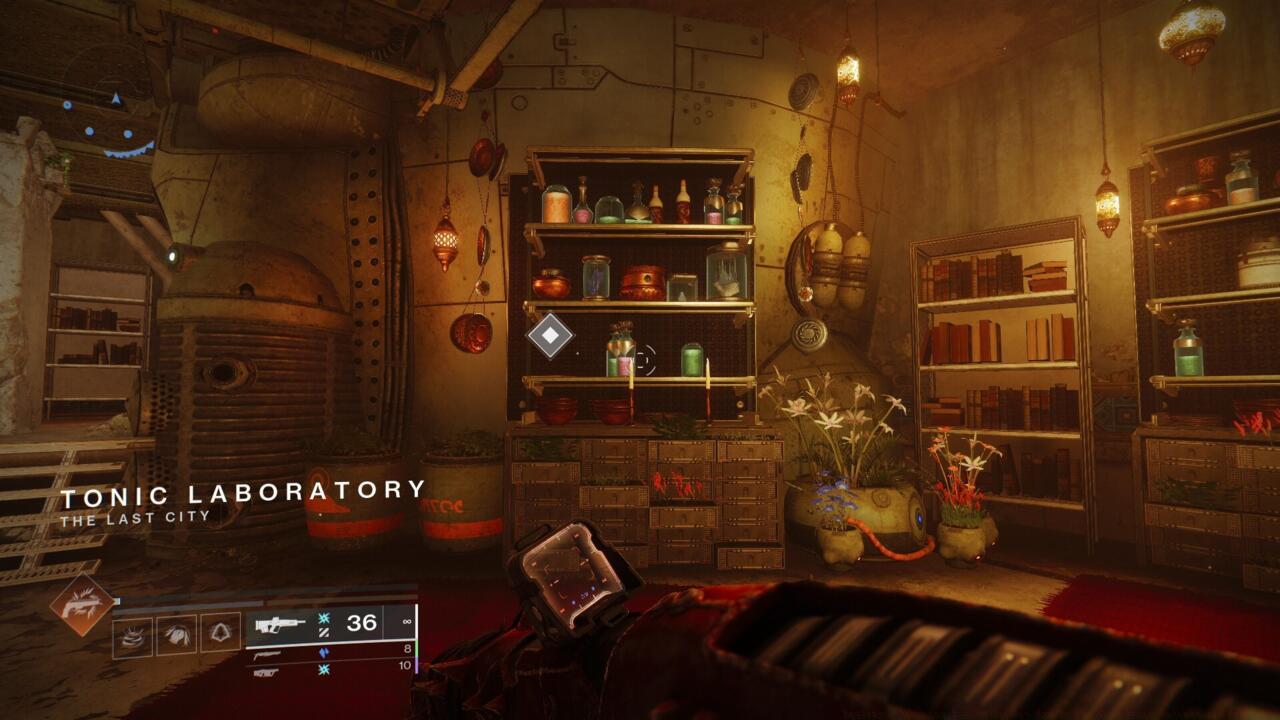The width and height of the screenshot is (1280, 720).
Task: Select the grenade ability icon
Action: pos(132,634)
